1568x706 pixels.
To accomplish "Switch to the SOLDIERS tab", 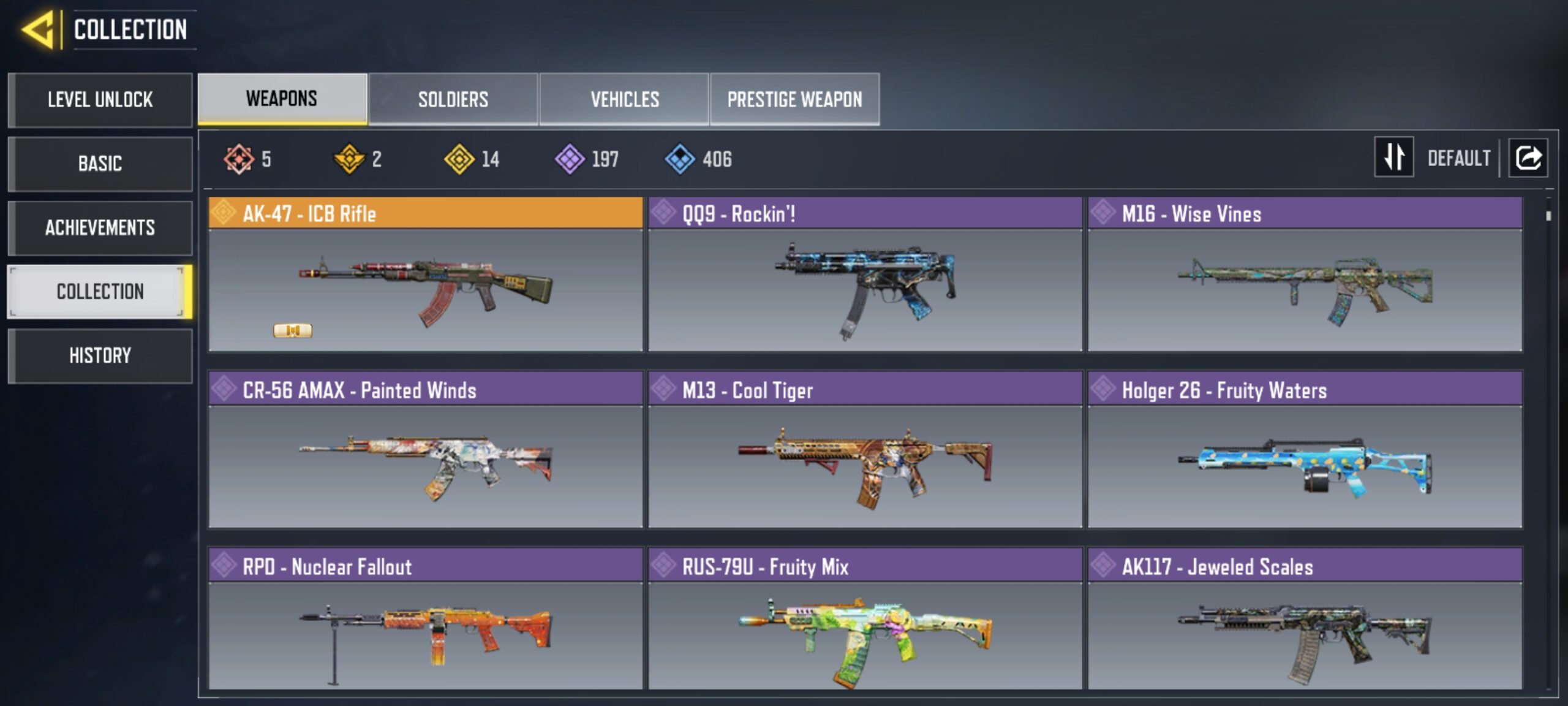I will 453,99.
